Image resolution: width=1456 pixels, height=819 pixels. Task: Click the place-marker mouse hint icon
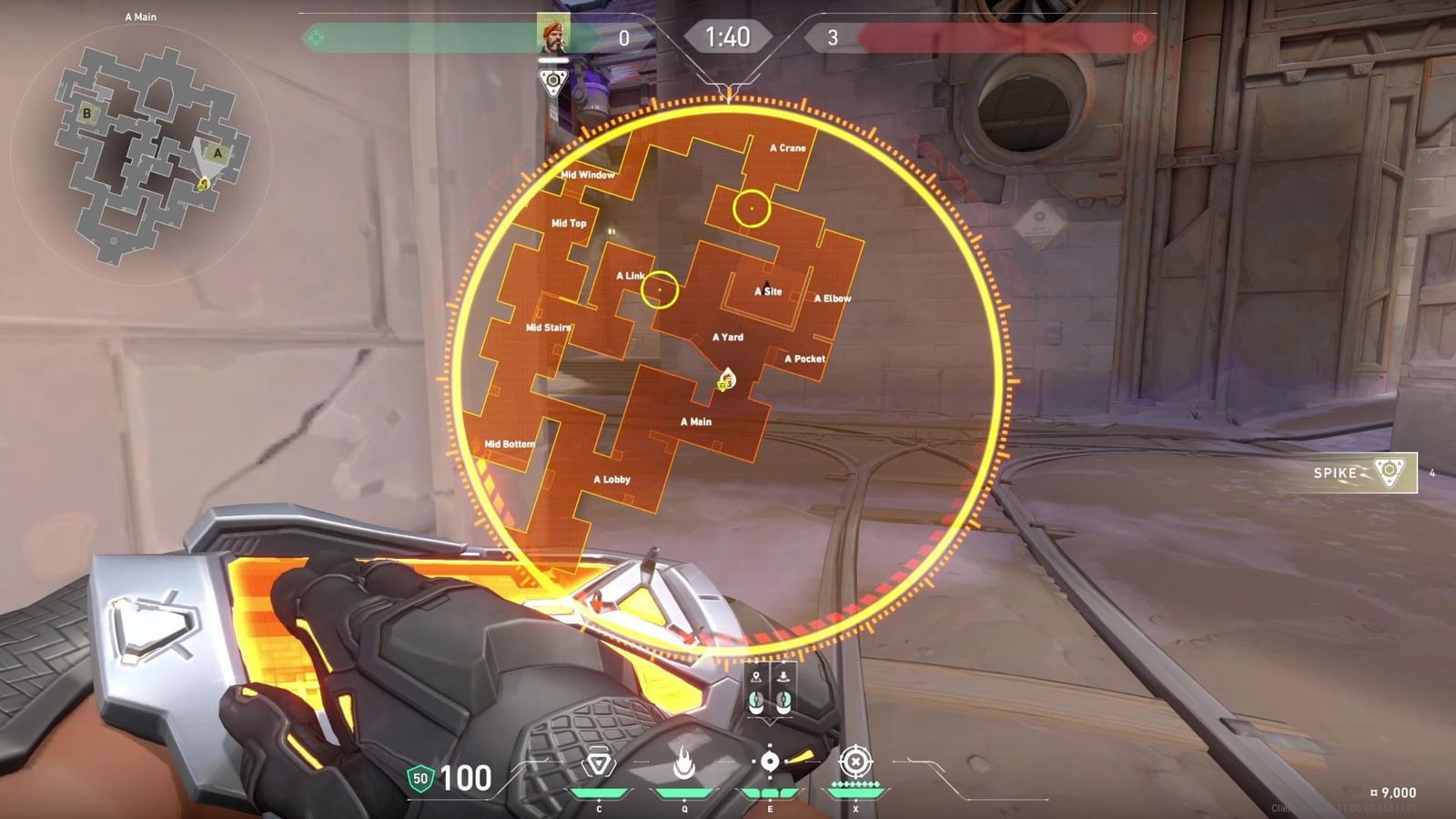tap(756, 676)
